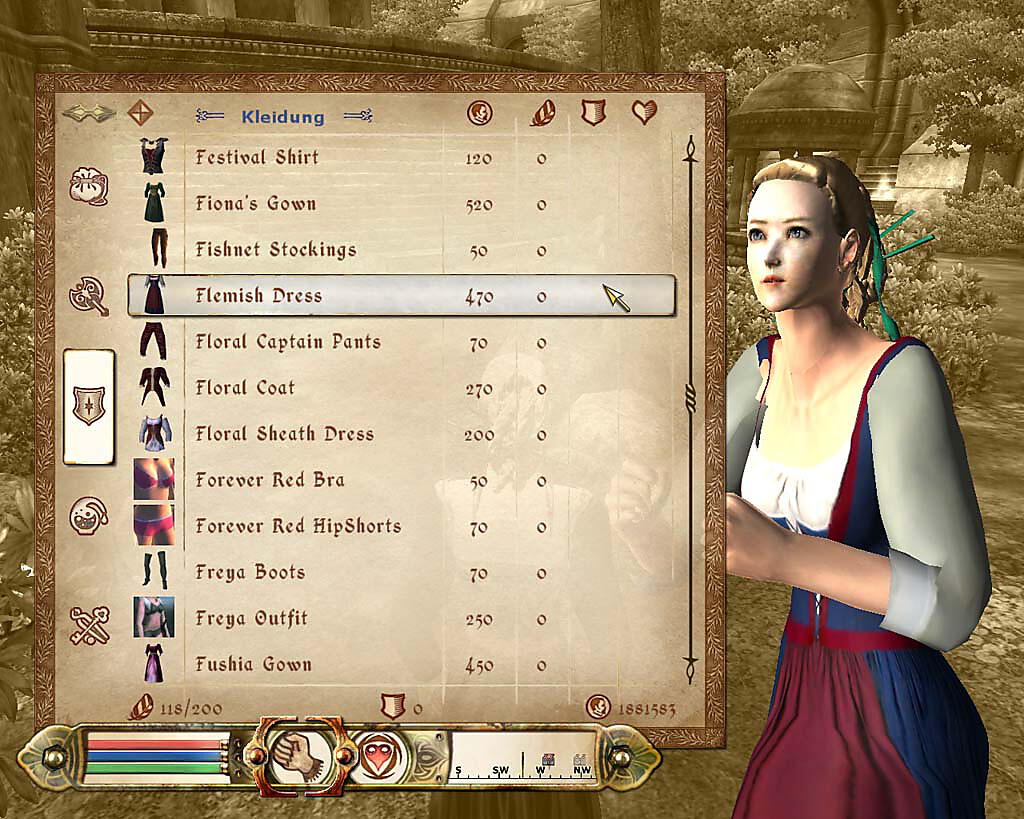Choose Fiona's Gown from the list
1024x819 pixels.
[256, 203]
